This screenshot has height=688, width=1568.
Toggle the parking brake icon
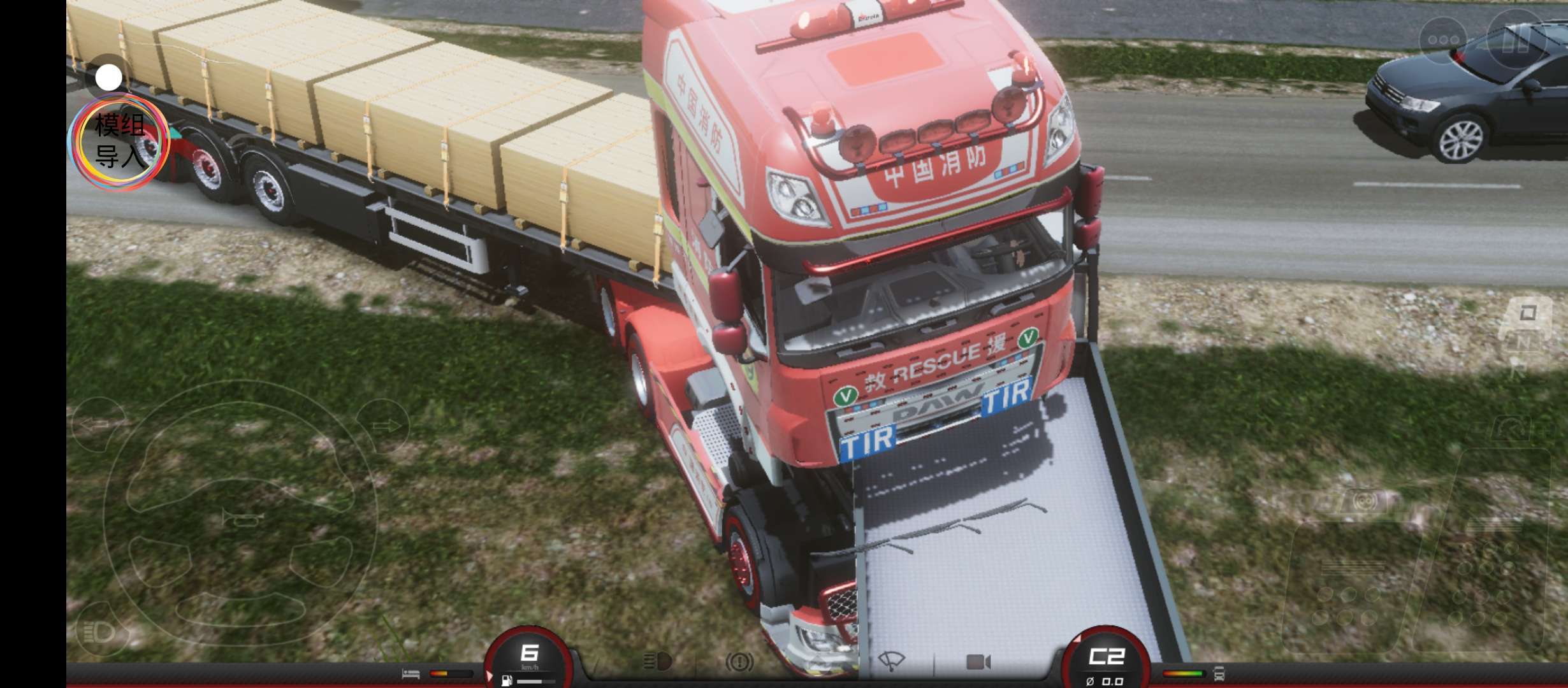739,663
